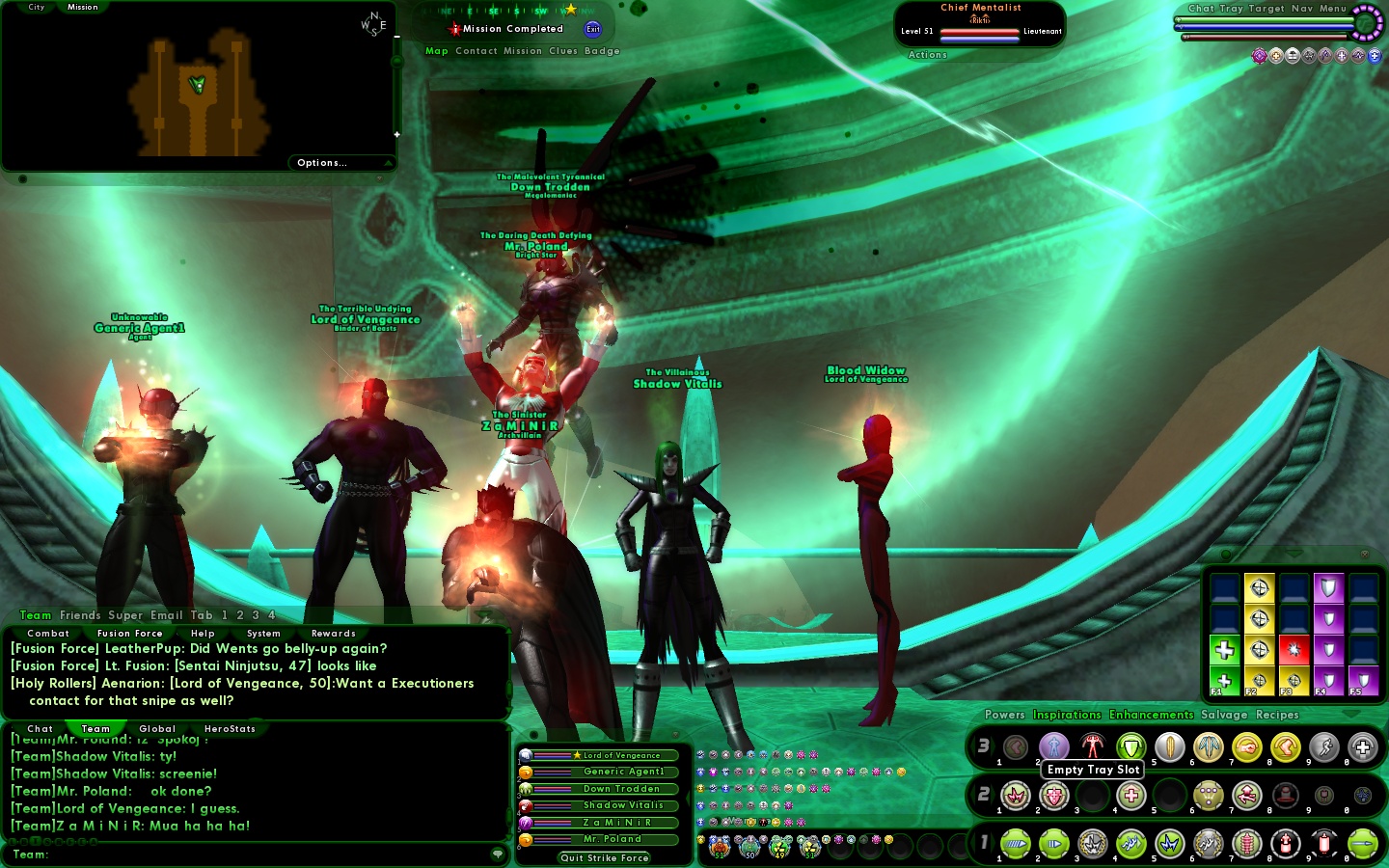
Task: Open the minimap Options menu
Action: (x=322, y=163)
